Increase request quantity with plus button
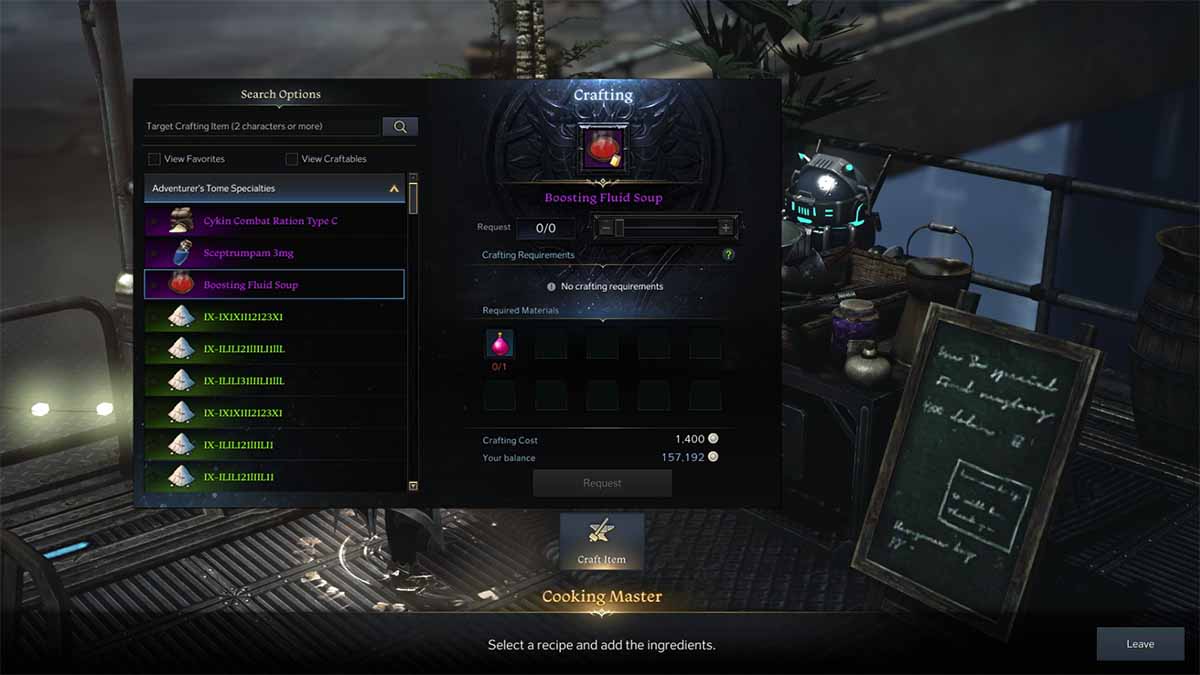Screen dimensions: 1200x675 (725, 228)
